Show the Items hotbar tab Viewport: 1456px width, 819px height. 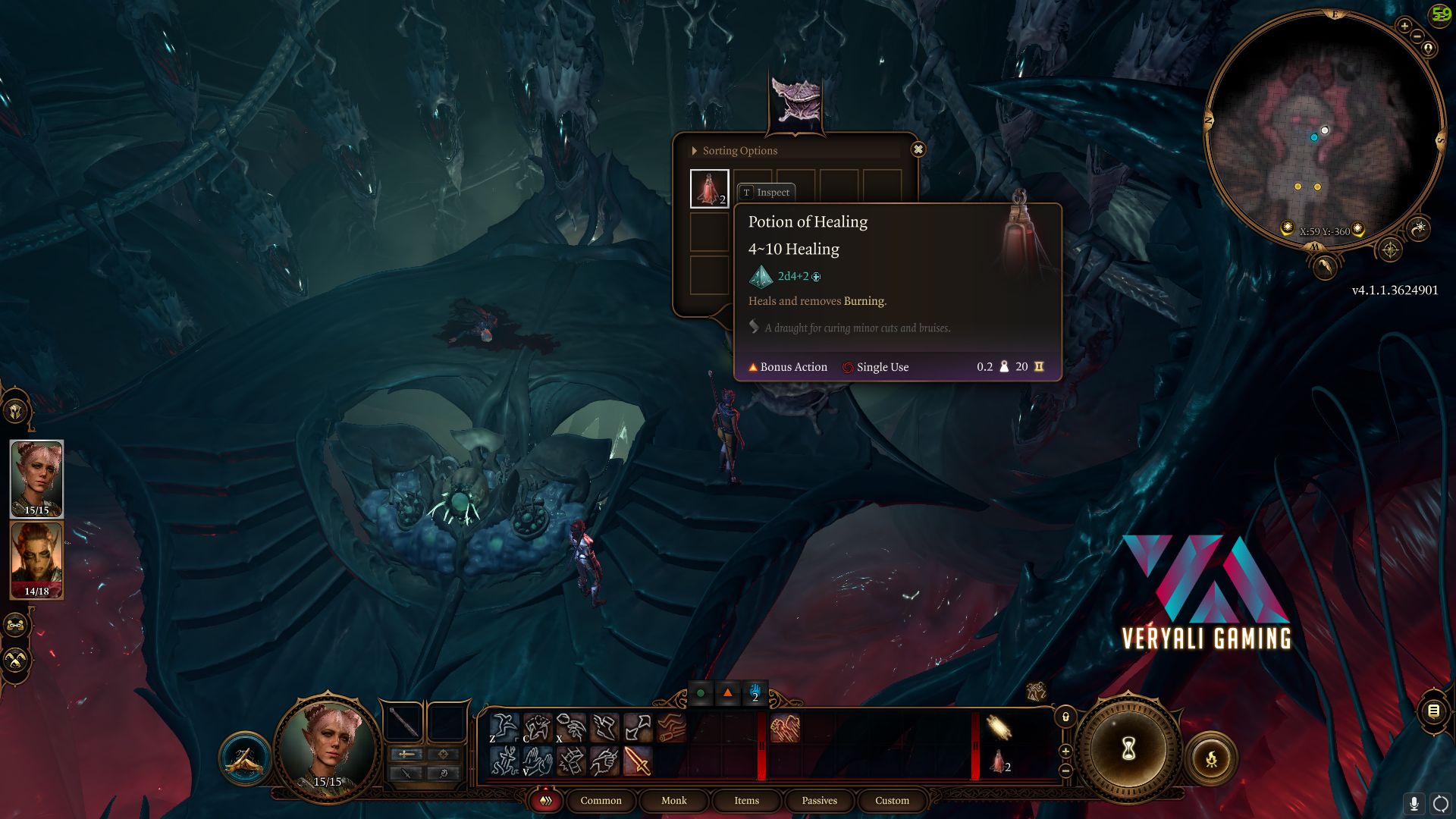coord(746,801)
